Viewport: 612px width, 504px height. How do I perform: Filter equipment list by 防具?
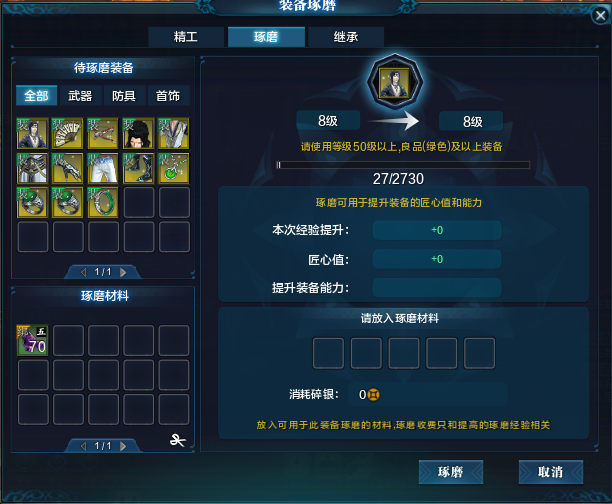coord(124,96)
